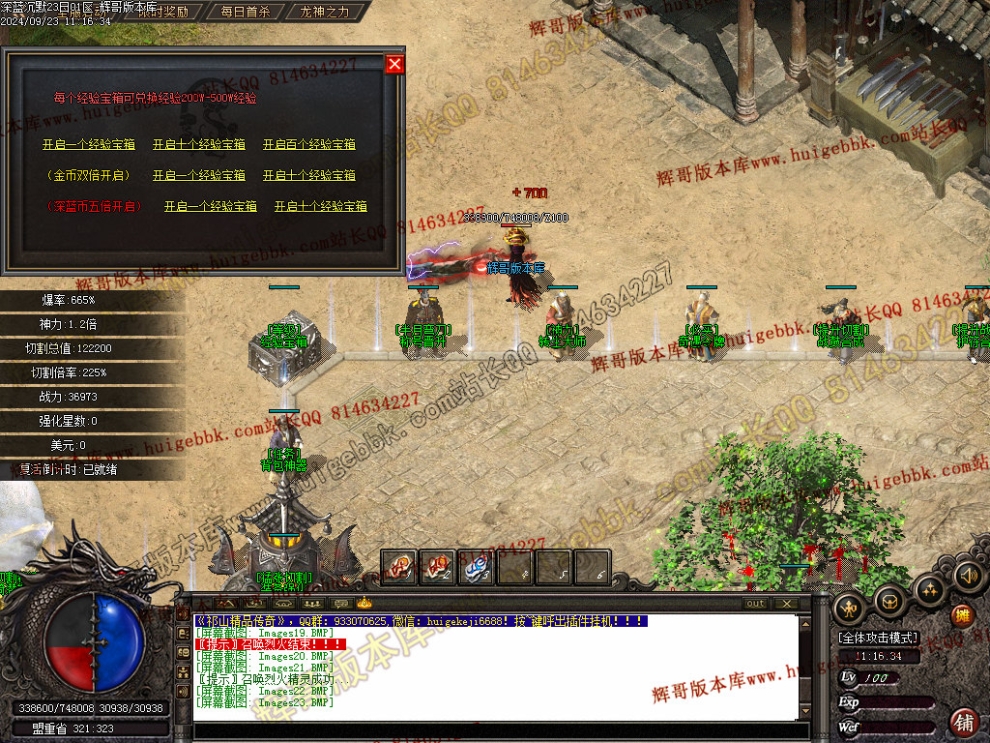The height and width of the screenshot is (743, 990).
Task: Switch the 全体攻击模式 attack mode
Action: 878,637
